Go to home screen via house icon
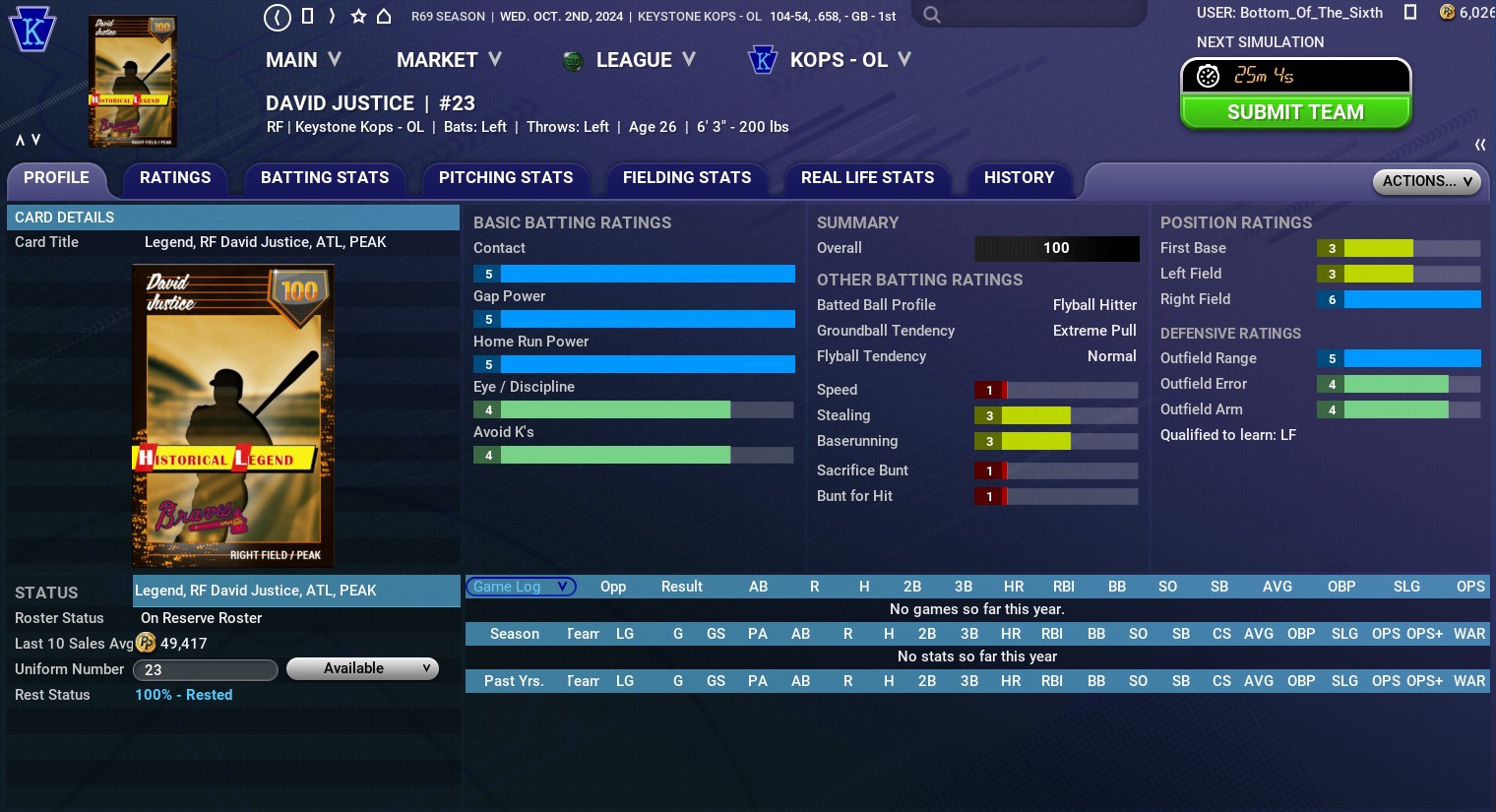 click(x=384, y=17)
